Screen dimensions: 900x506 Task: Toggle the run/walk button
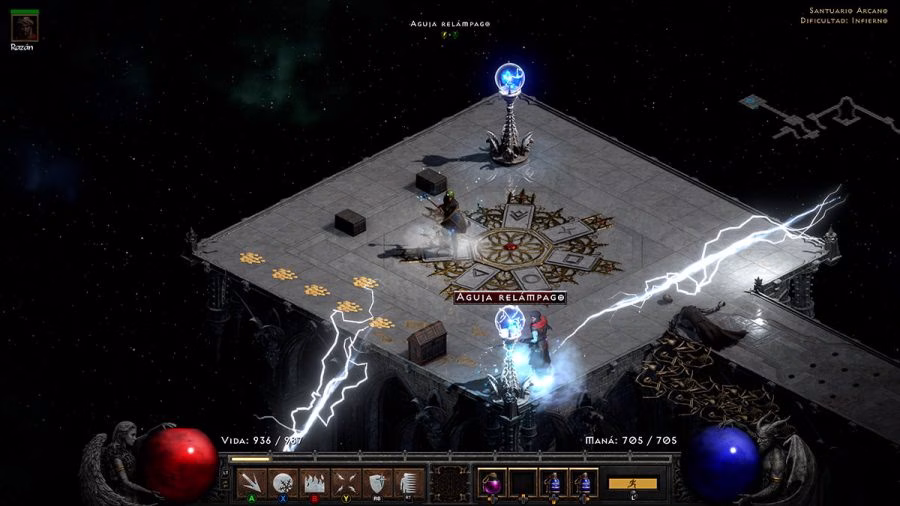coord(632,483)
